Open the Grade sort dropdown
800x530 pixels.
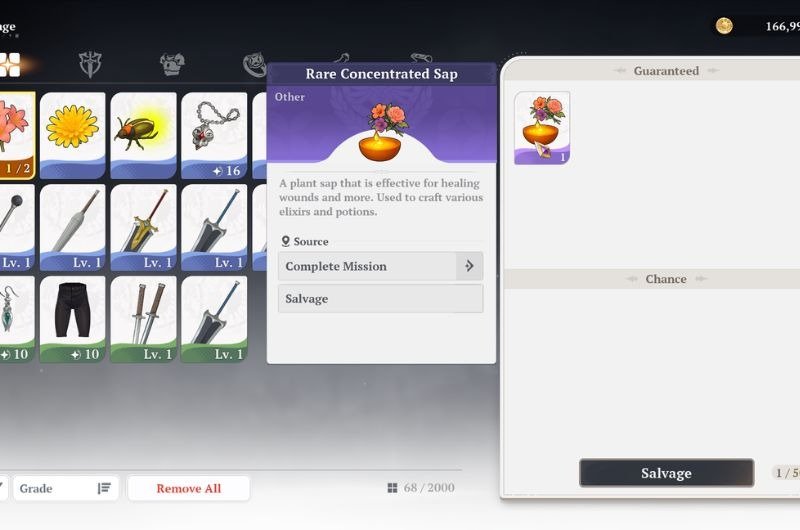click(65, 488)
